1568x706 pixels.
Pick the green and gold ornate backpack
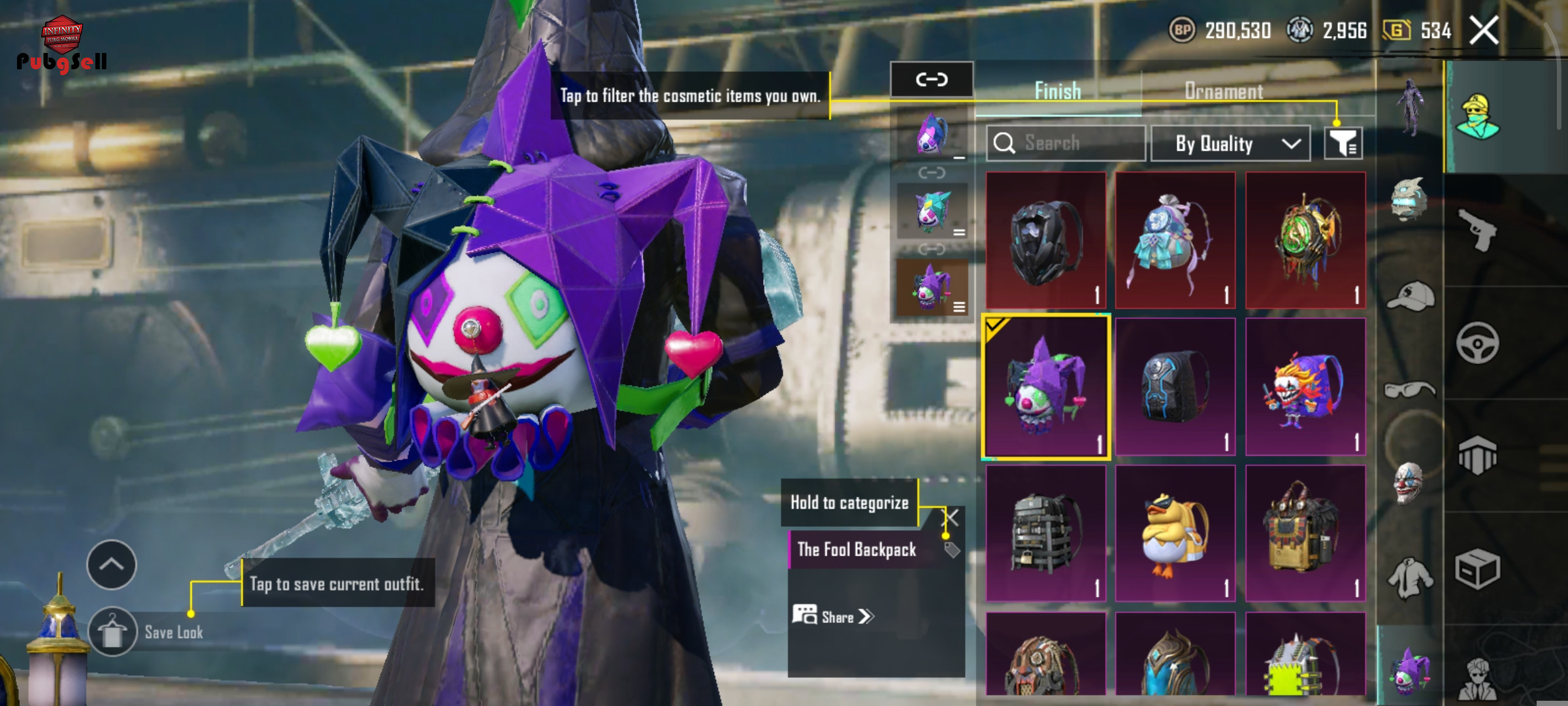[1305, 241]
